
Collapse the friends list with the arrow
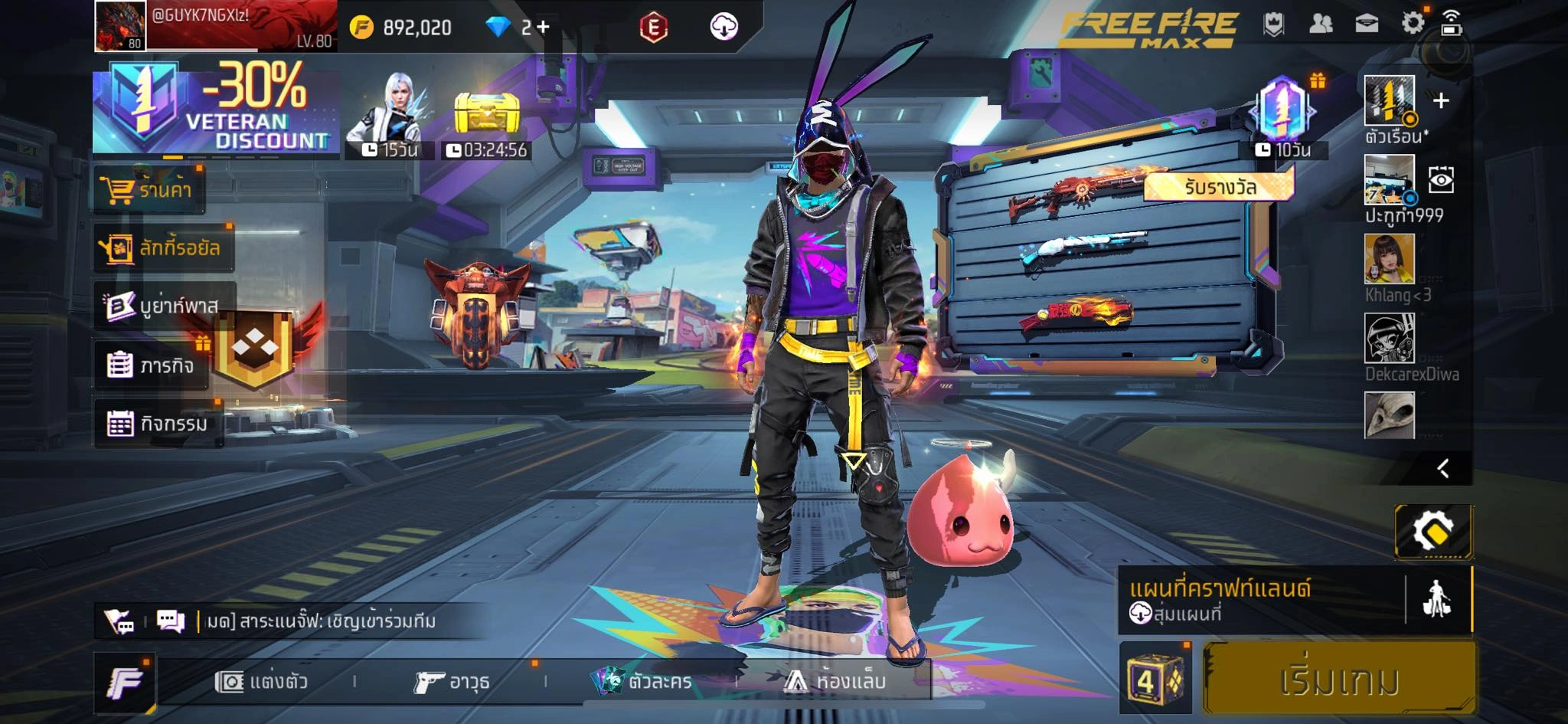1443,468
